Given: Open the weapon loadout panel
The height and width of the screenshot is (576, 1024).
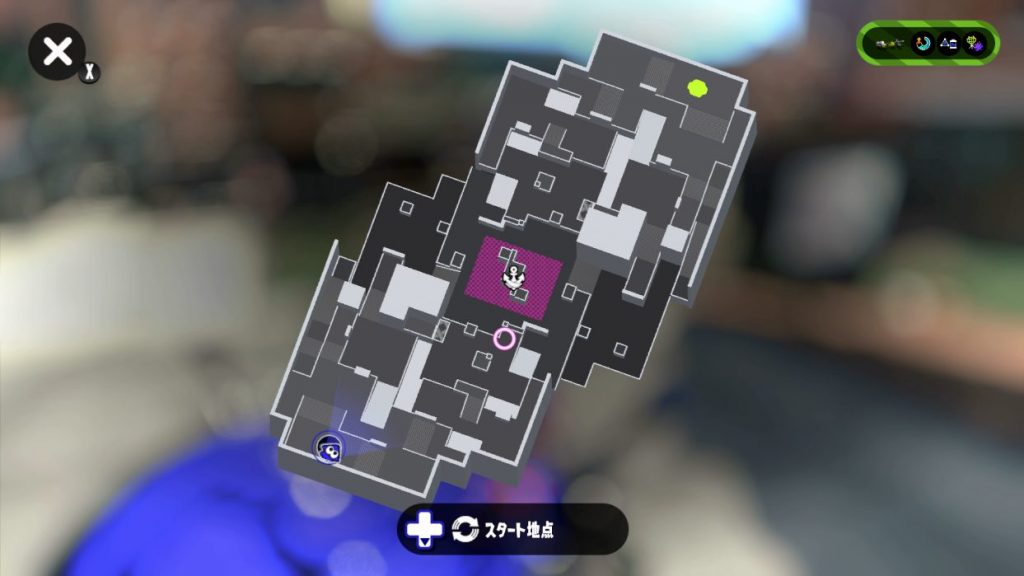Looking at the screenshot, I should point(927,43).
